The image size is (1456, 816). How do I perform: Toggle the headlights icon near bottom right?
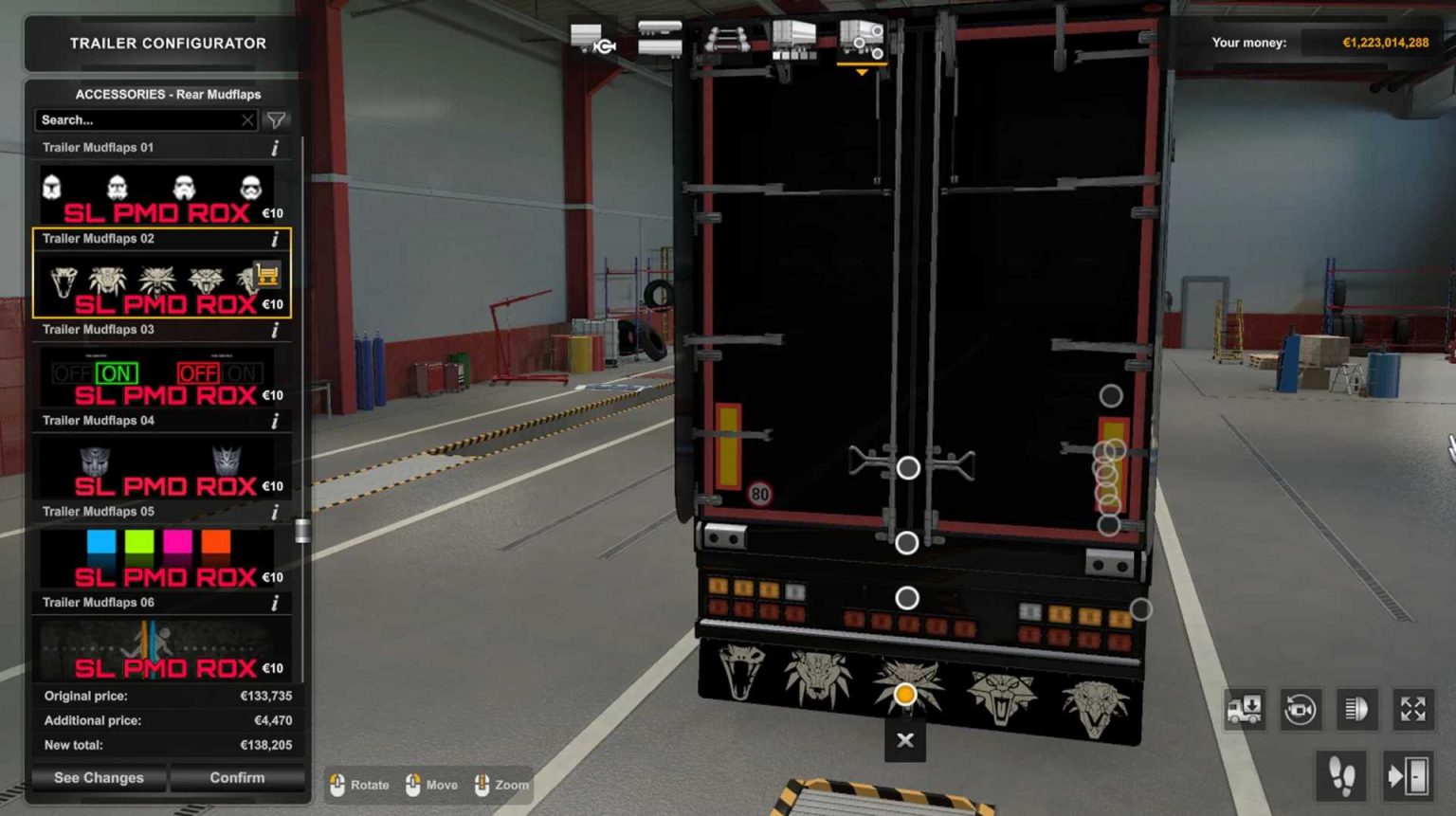pyautogui.click(x=1356, y=709)
